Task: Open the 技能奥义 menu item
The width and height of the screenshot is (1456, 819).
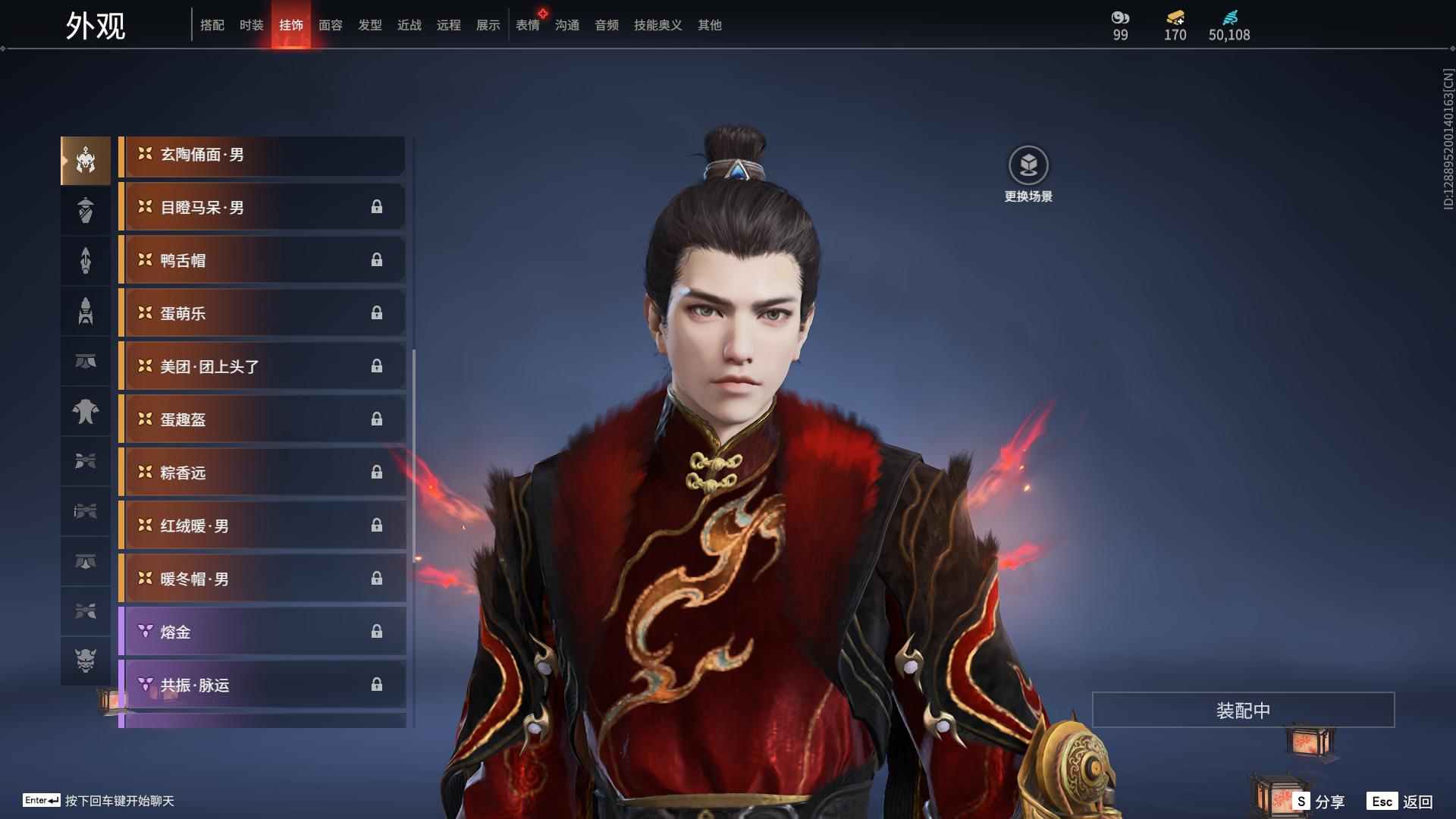Action: tap(657, 25)
